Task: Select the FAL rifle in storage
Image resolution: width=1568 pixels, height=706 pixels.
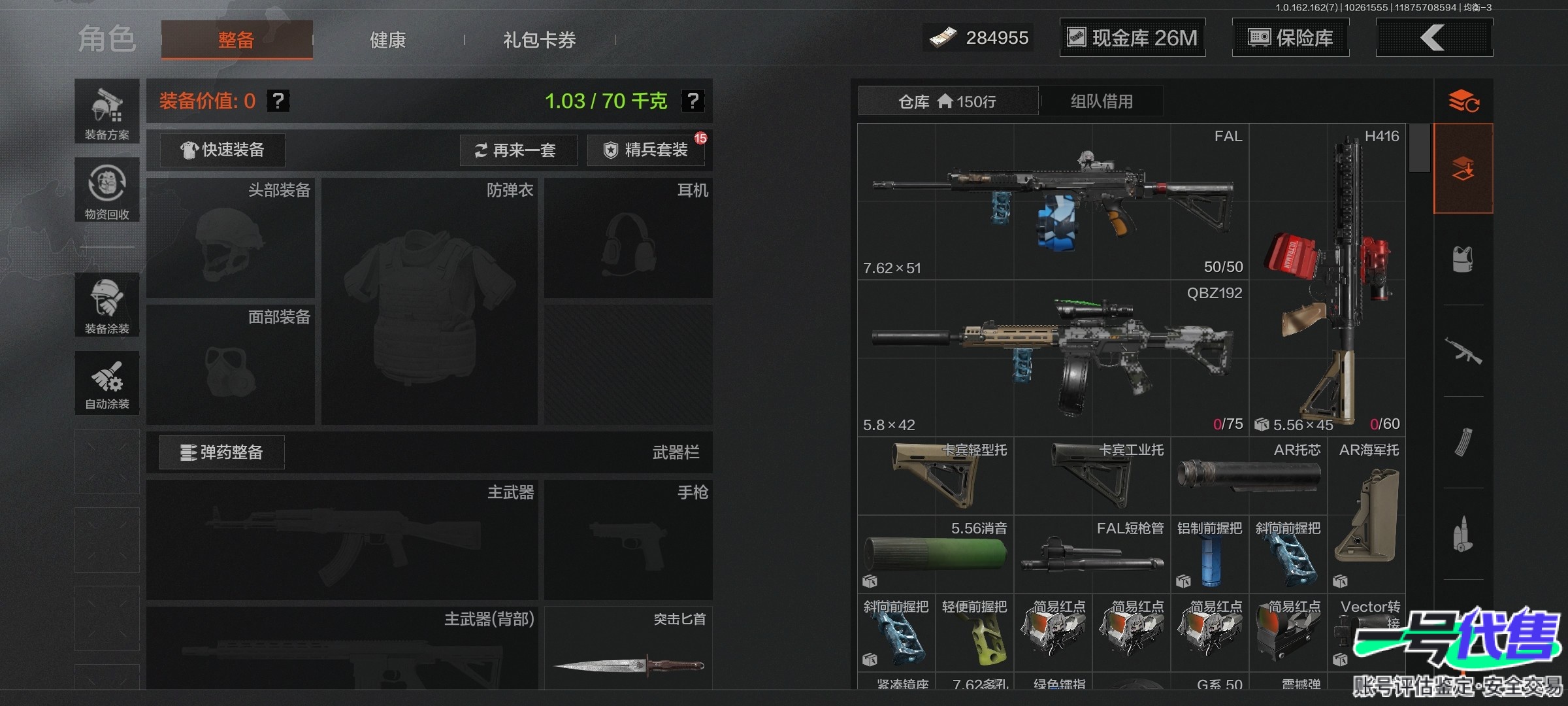Action: (1053, 201)
